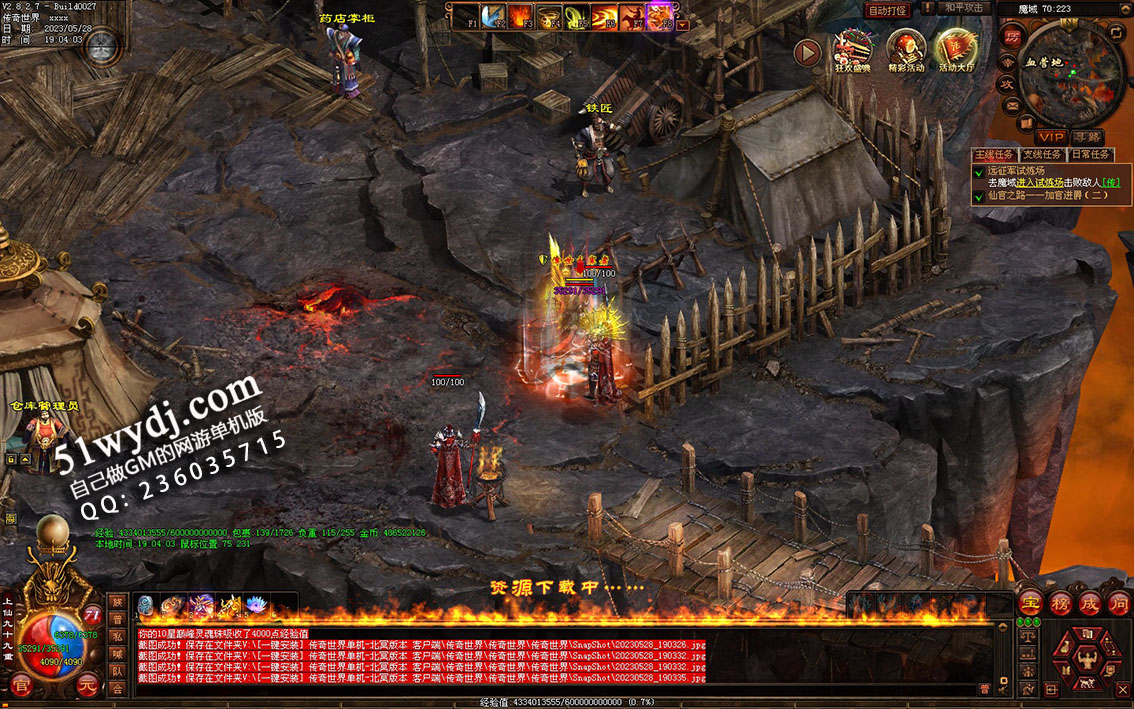Toggle the 自动打怪 auto-fight button
1134x709 pixels.
[x=888, y=10]
